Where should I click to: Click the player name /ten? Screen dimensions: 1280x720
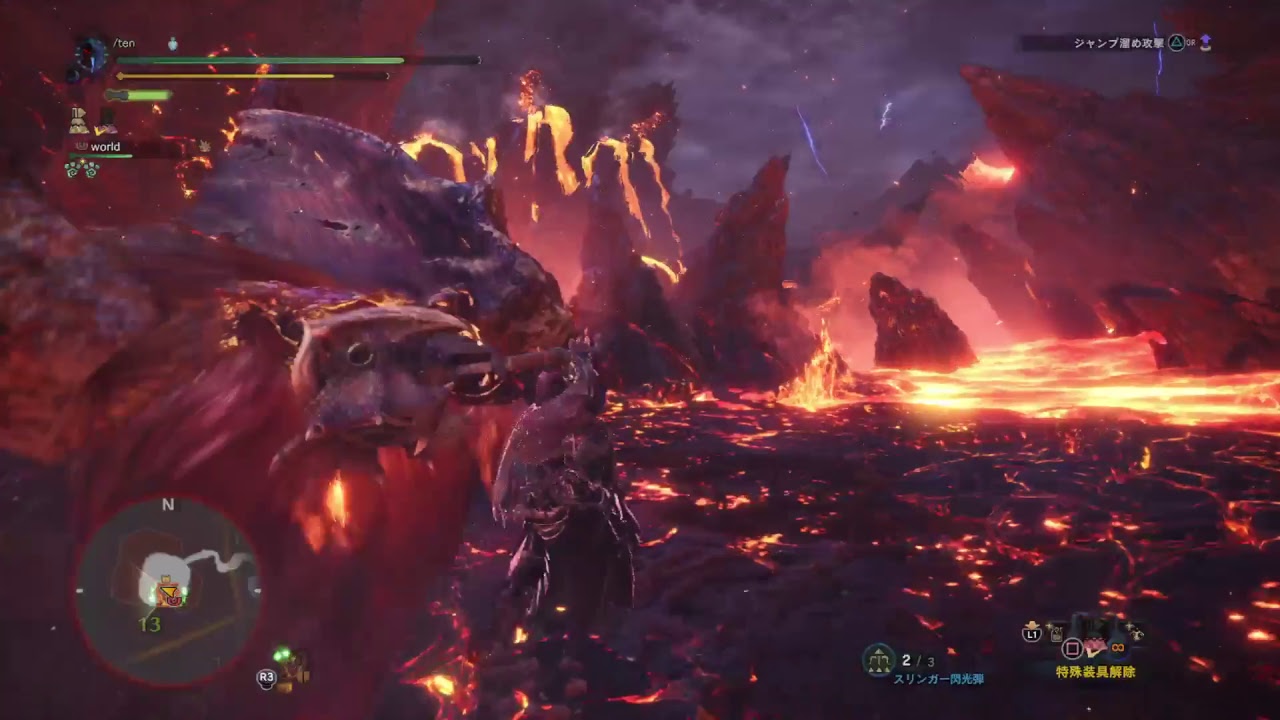125,43
